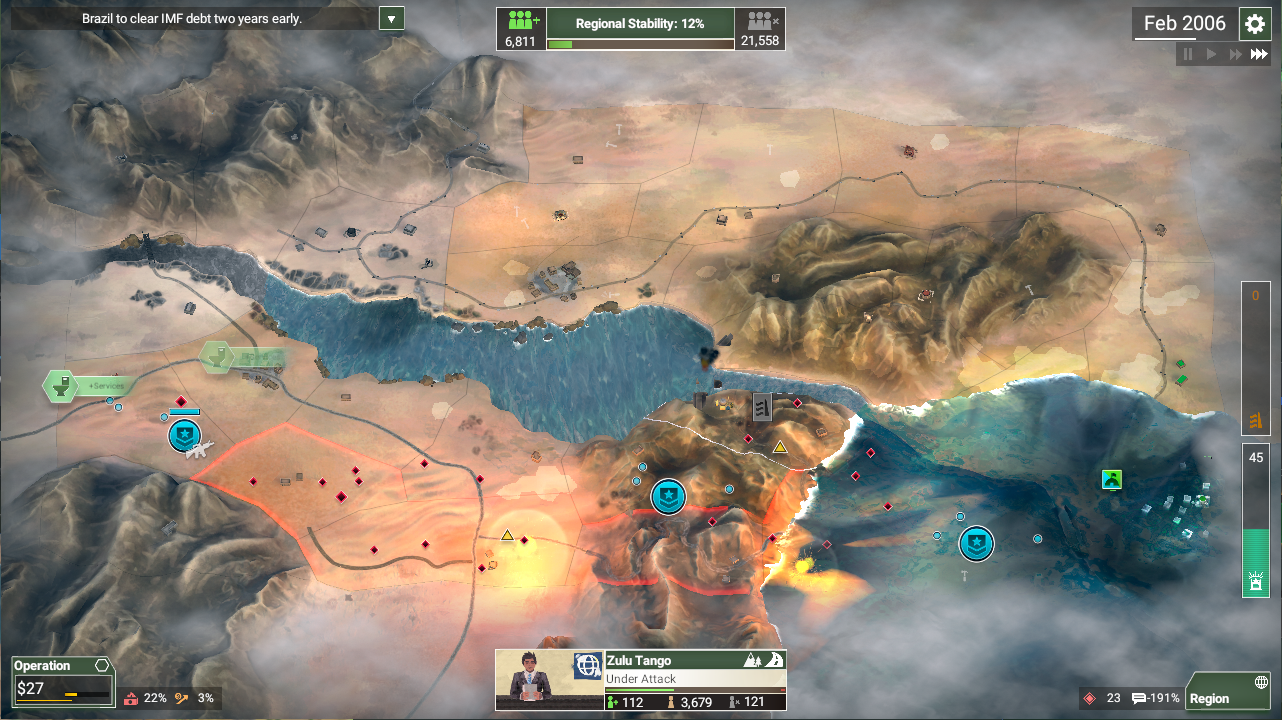Select the soldier unit in the central mountains

coord(668,495)
